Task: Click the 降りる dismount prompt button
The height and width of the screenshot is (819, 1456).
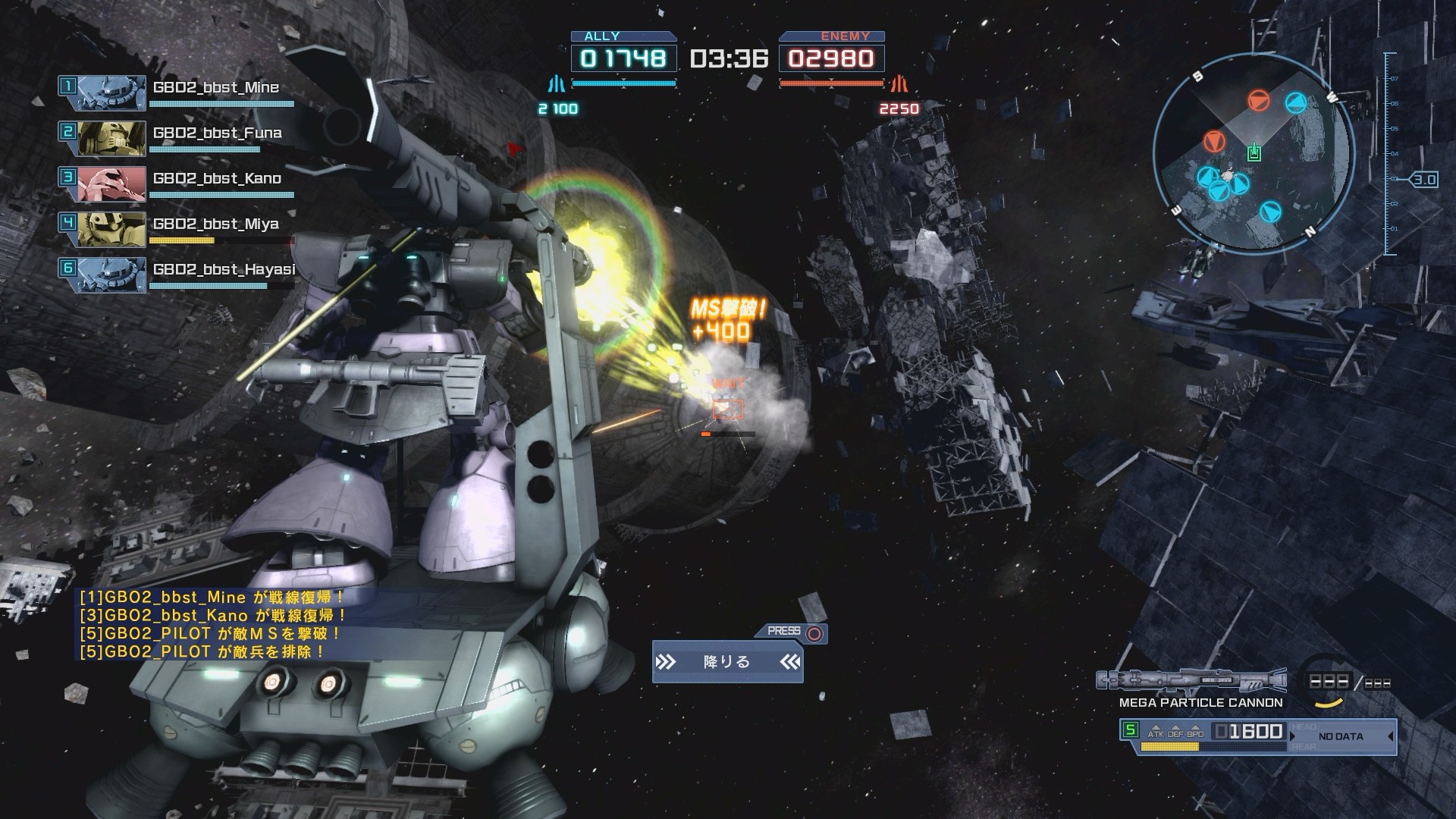Action: click(727, 662)
